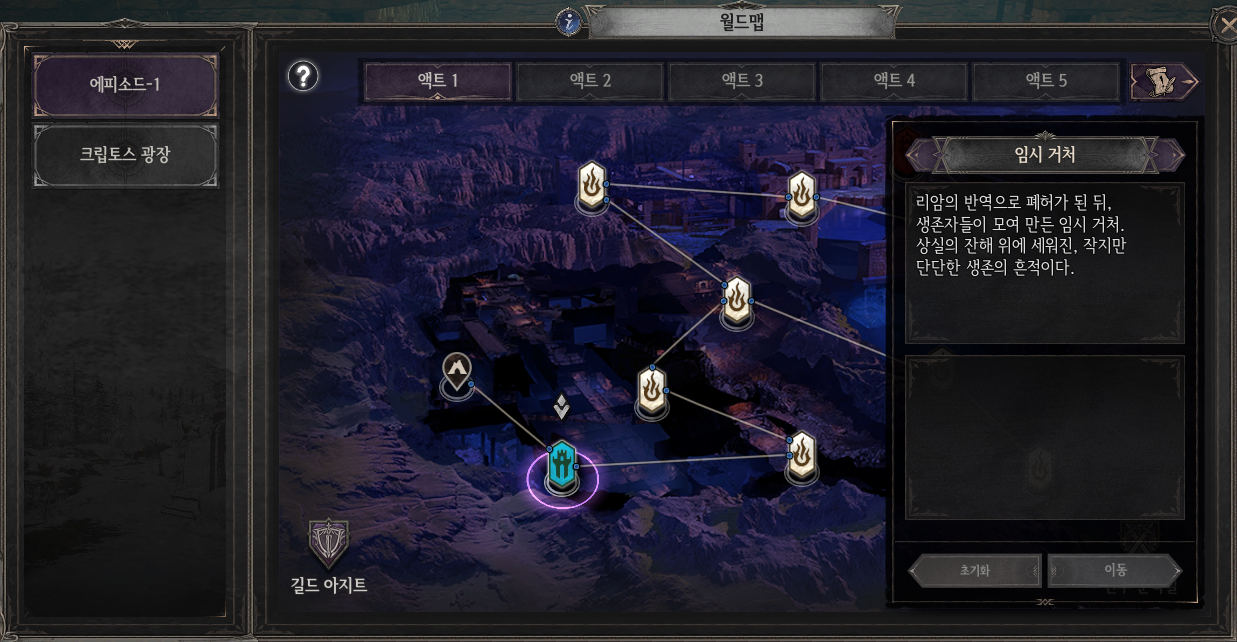Click the 초기화 button

(975, 571)
